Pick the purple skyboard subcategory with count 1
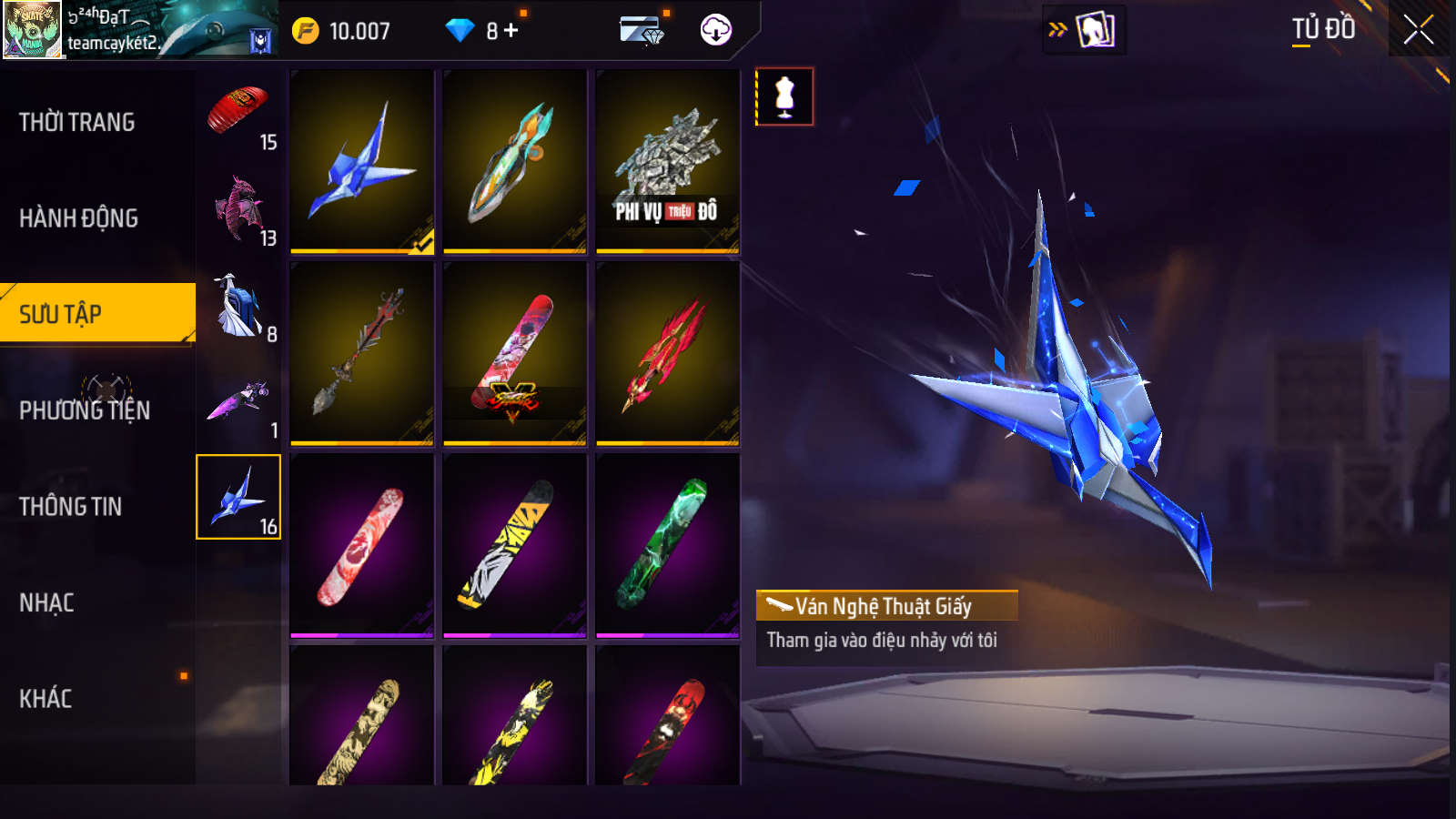The height and width of the screenshot is (819, 1456). click(x=238, y=401)
